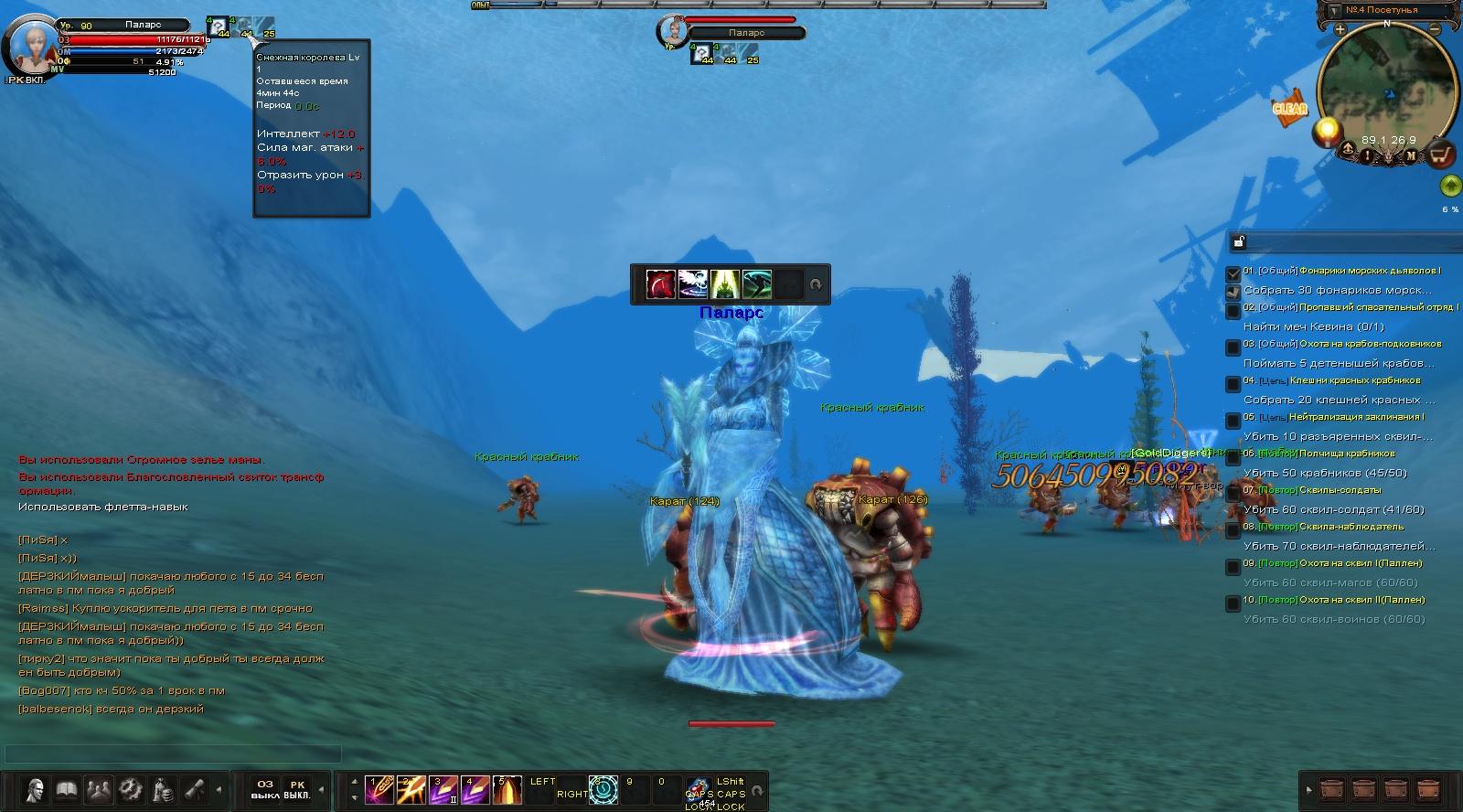Open the open-book menu icon
Image resolution: width=1463 pixels, height=812 pixels.
(x=67, y=789)
